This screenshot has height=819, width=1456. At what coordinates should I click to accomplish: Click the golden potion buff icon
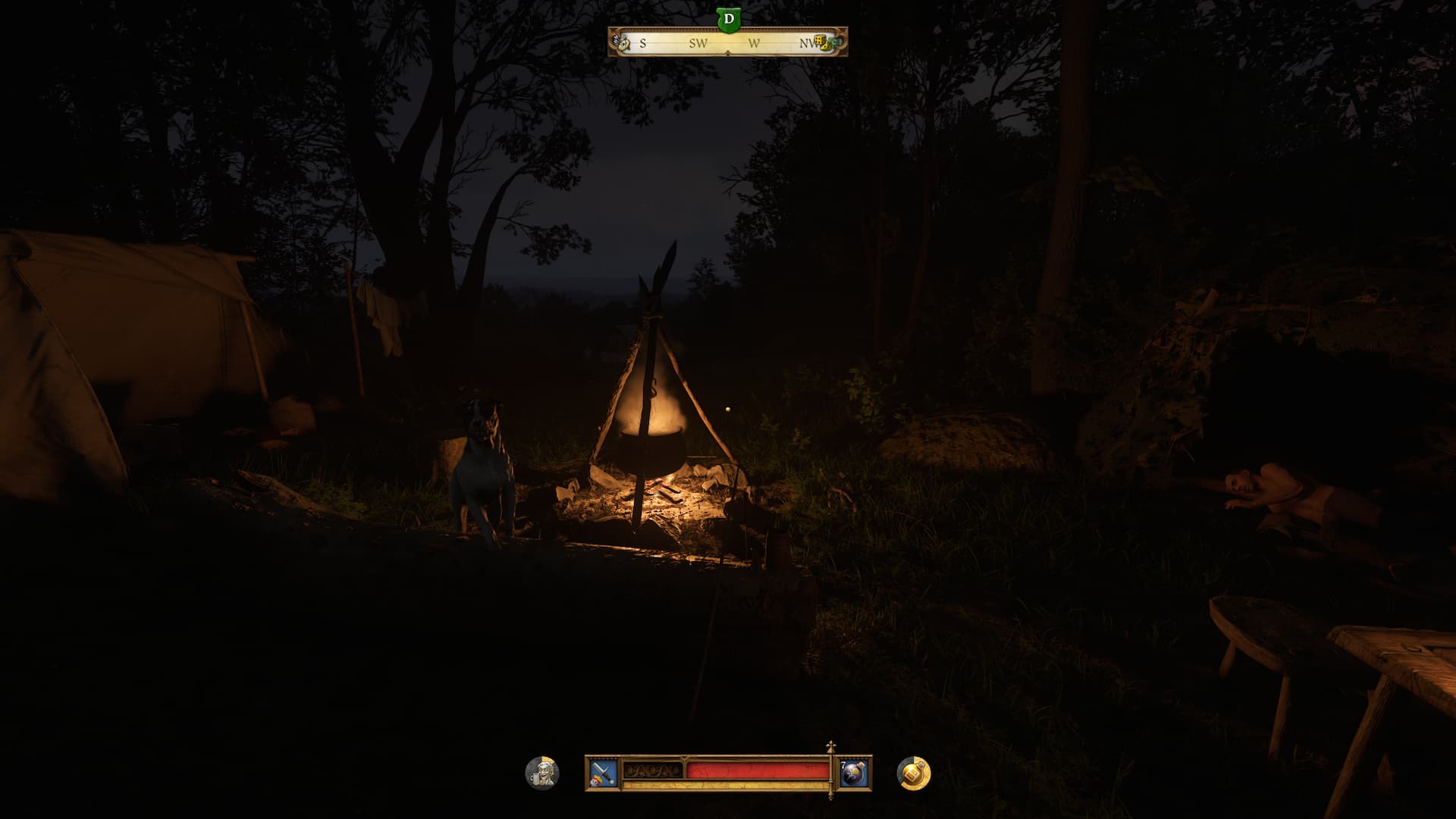click(x=914, y=773)
